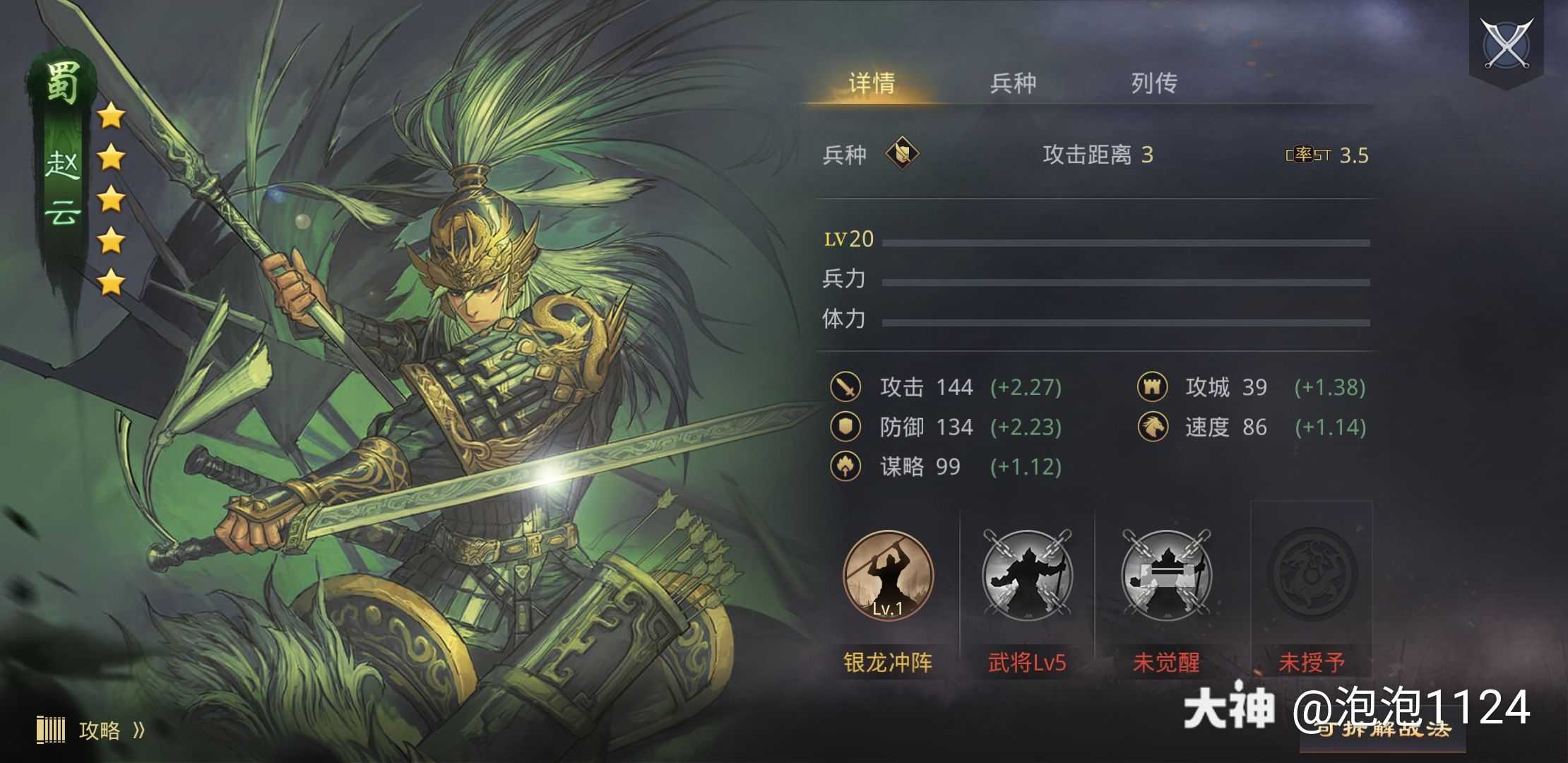This screenshot has height=763, width=1568.
Task: Switch to the 兵种 tab
Action: pyautogui.click(x=1011, y=83)
